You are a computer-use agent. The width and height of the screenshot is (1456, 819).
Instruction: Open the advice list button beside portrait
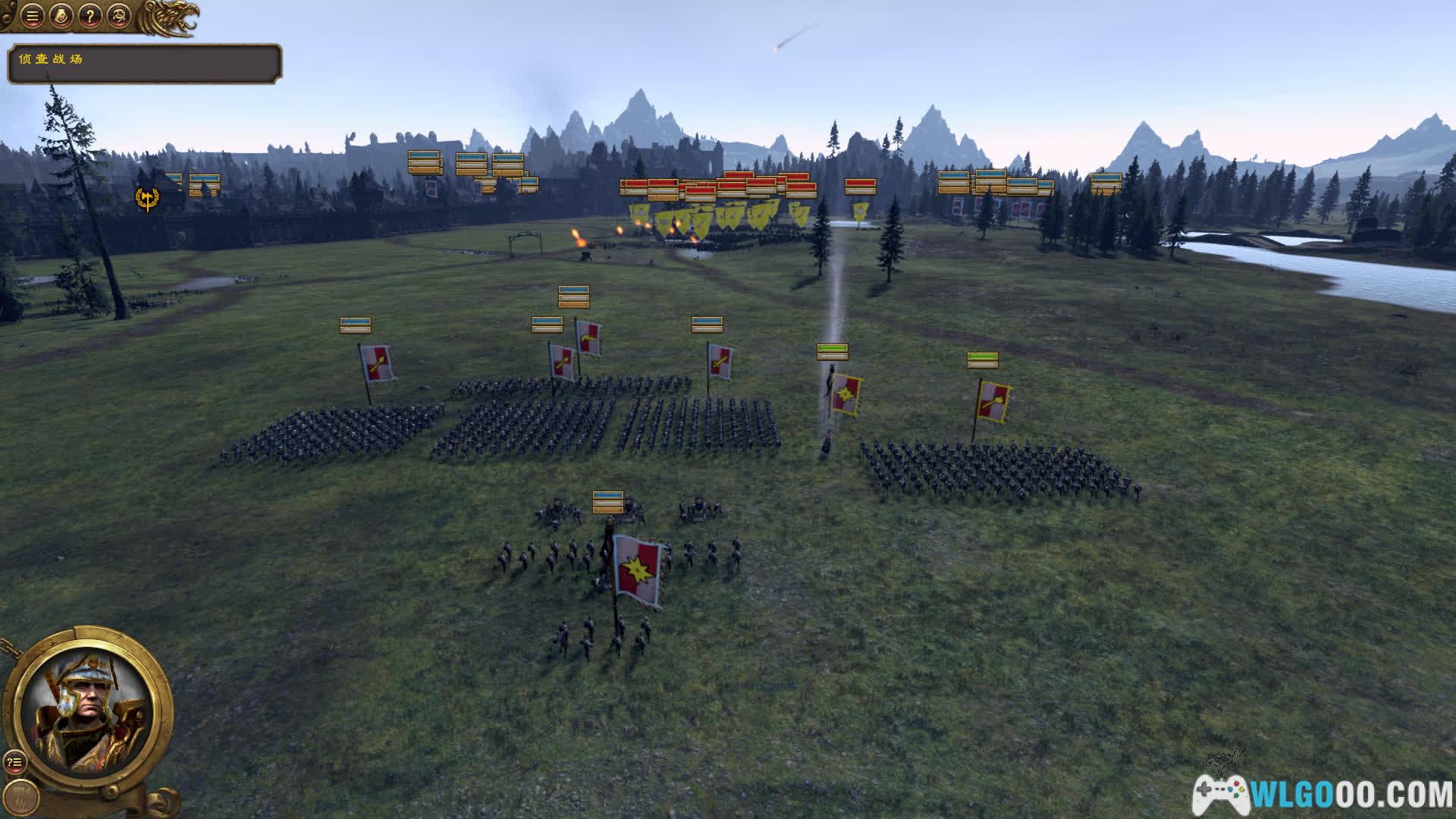tap(14, 762)
